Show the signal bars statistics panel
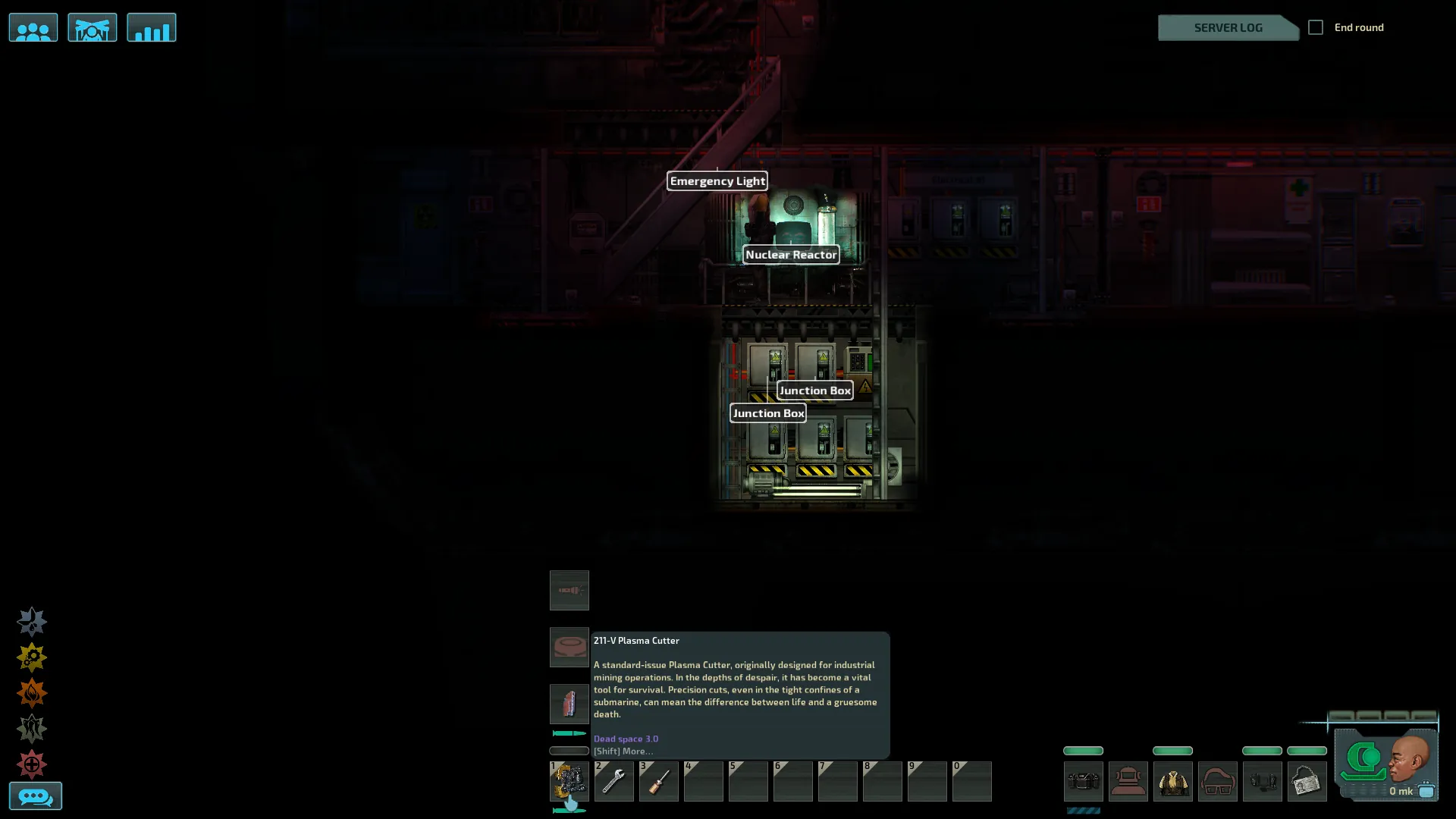The image size is (1456, 819). coord(151,28)
